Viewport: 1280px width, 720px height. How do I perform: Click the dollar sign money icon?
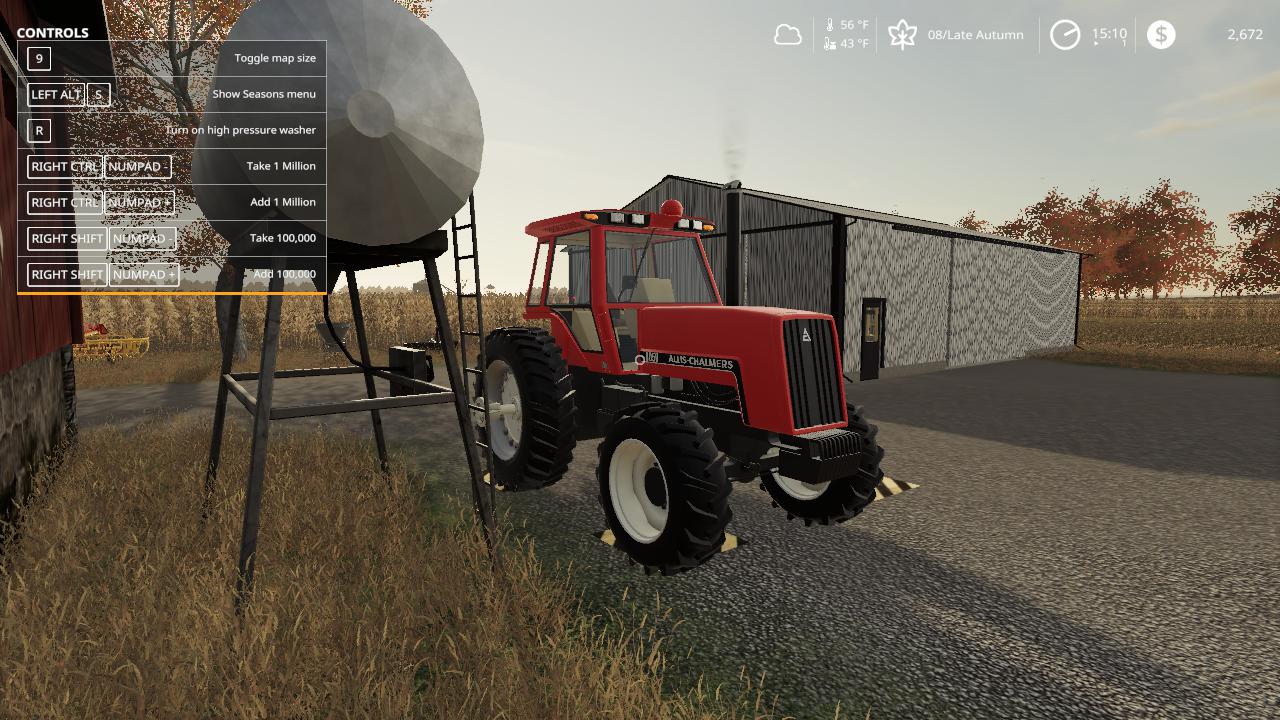pyautogui.click(x=1161, y=35)
